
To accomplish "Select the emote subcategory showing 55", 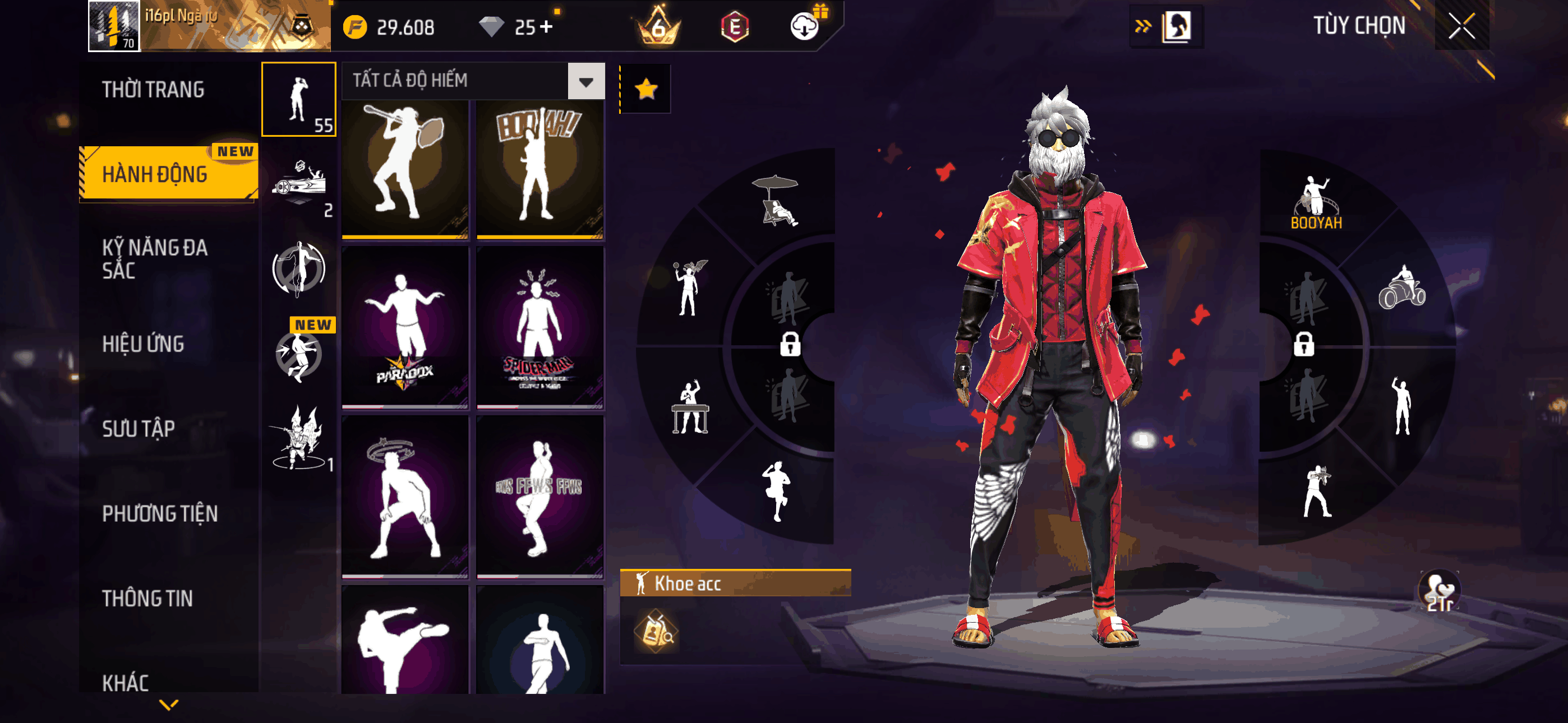I will tap(299, 99).
